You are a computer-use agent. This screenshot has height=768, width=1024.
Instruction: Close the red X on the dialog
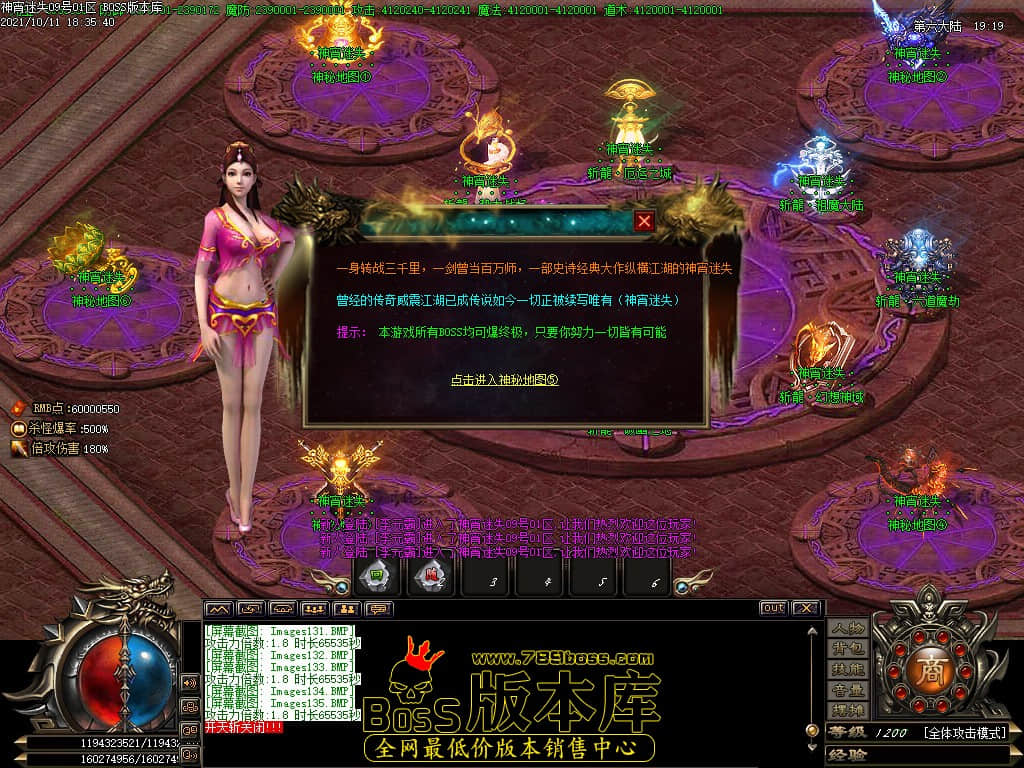(x=645, y=221)
